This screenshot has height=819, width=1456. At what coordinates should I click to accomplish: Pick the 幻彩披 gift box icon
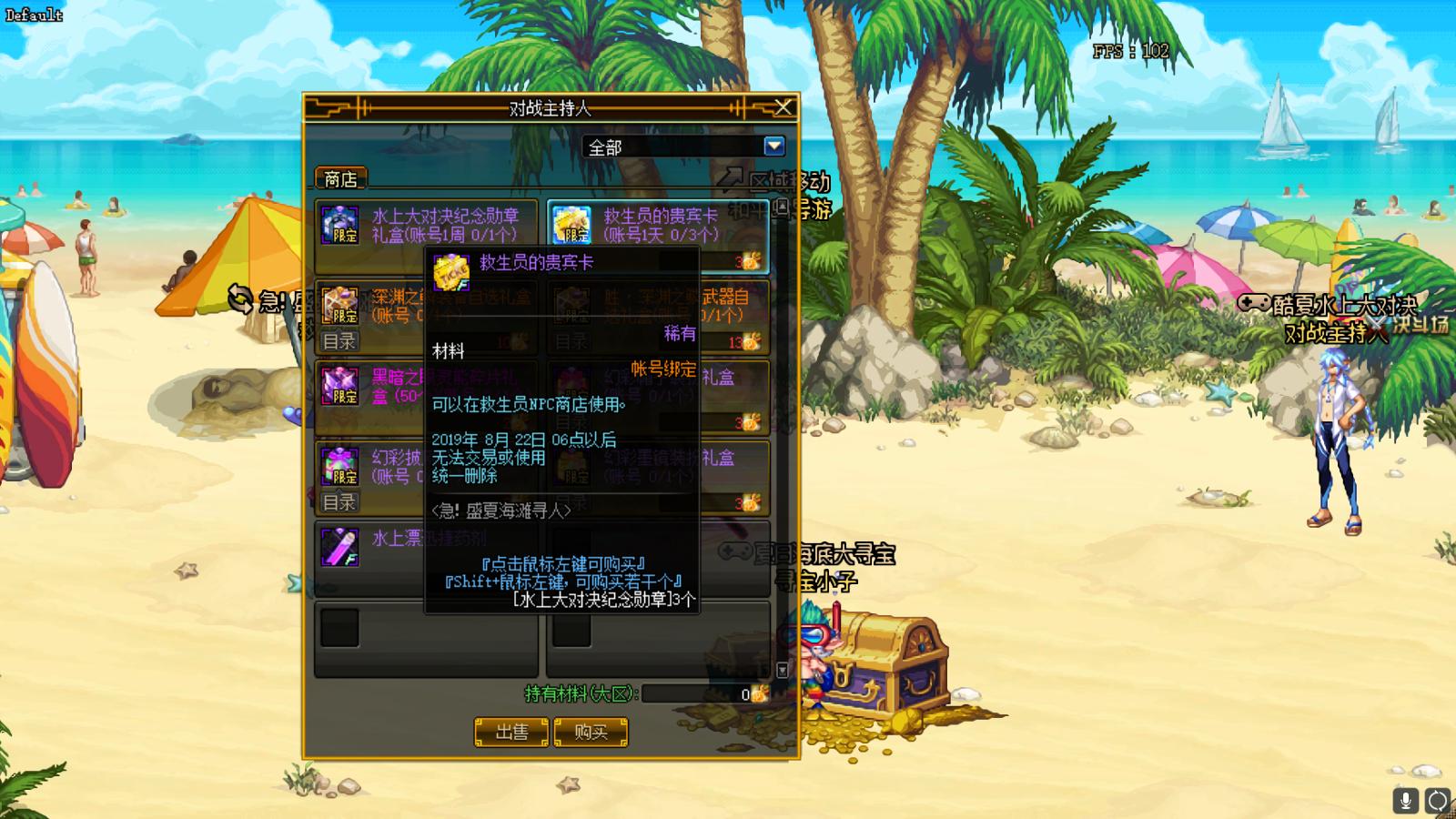(x=339, y=465)
